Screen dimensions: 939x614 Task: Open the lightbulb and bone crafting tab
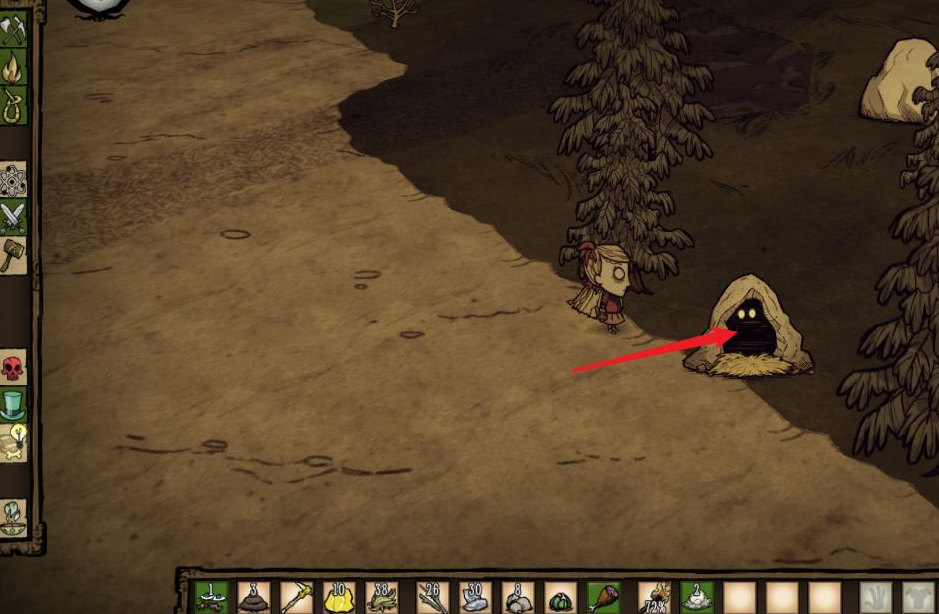point(13,442)
